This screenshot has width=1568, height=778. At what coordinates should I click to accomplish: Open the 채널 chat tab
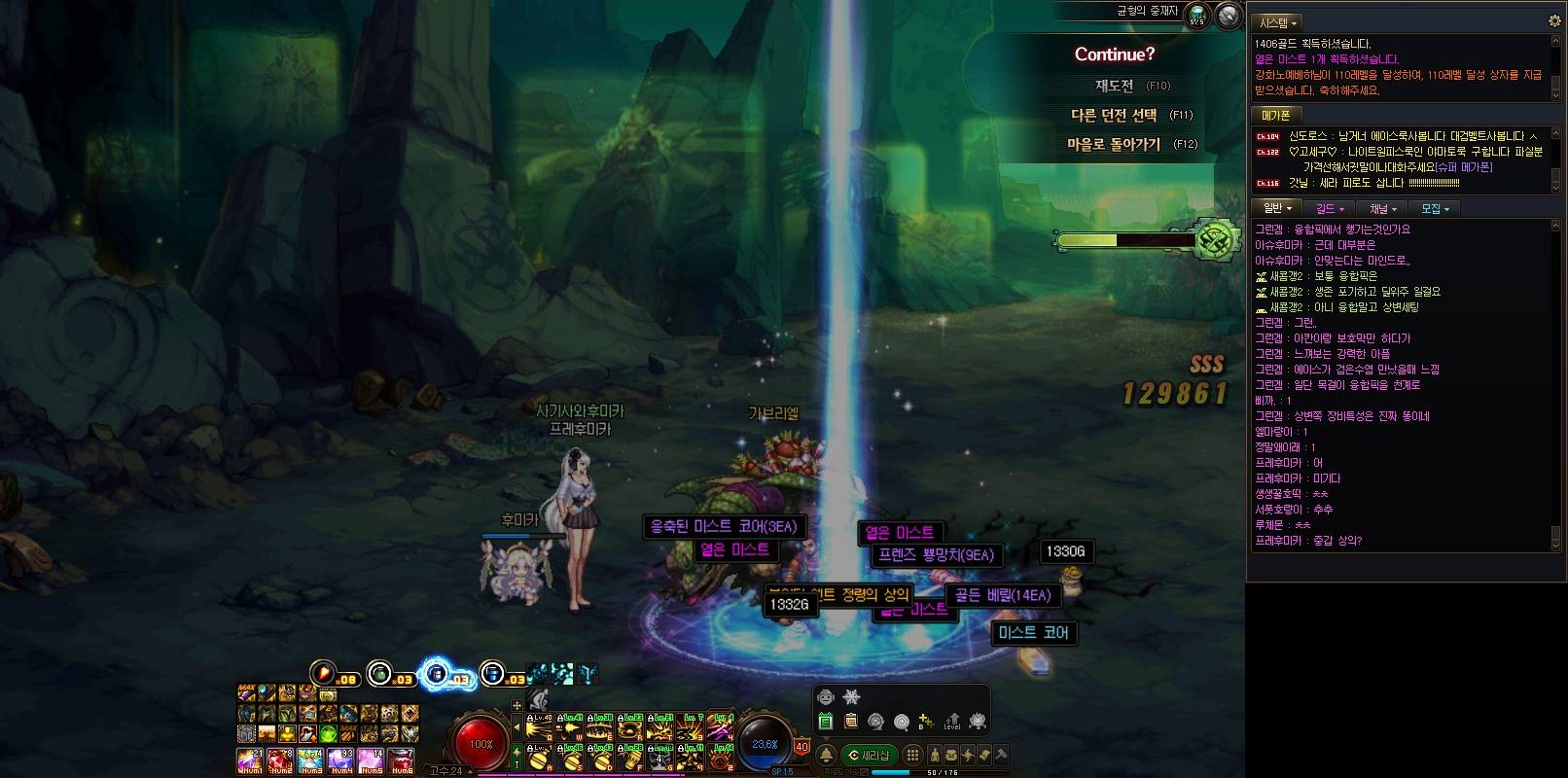click(1382, 208)
